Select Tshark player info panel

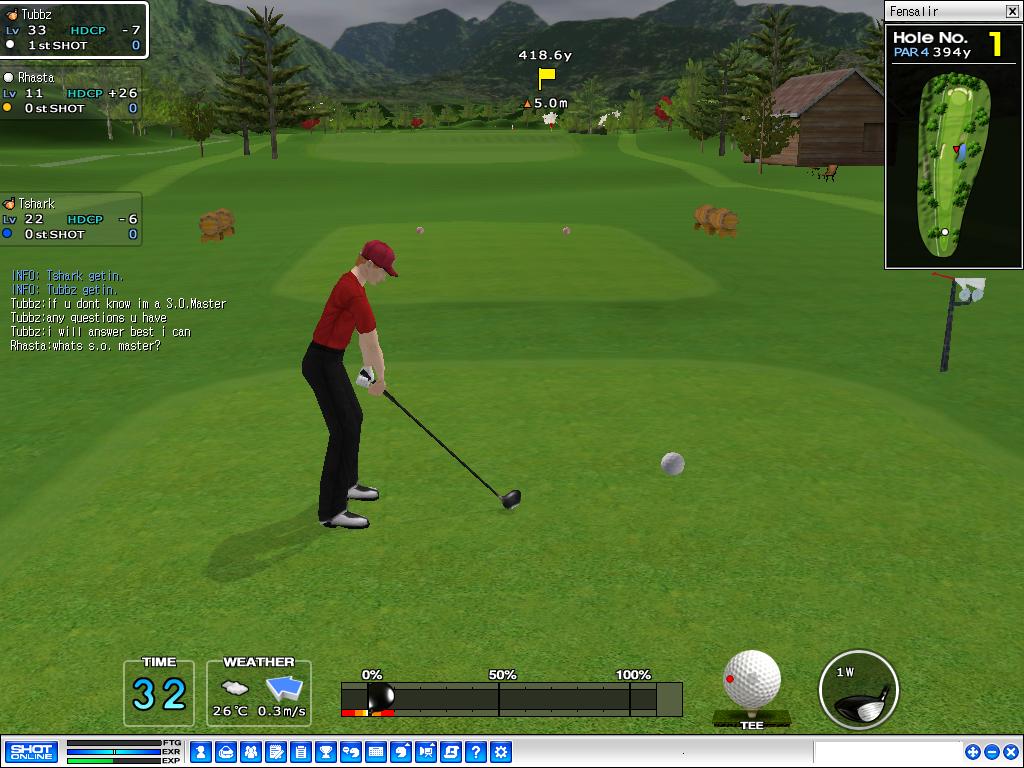70,219
